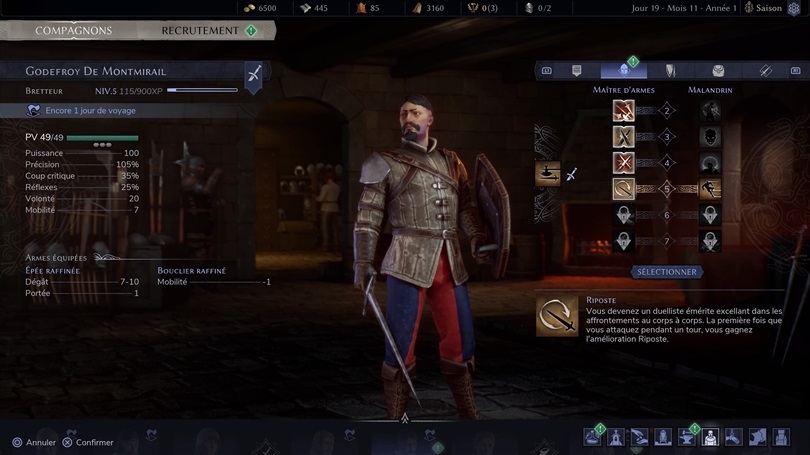Click the Bretteur class sword badge
This screenshot has width=810, height=455.
(x=254, y=74)
